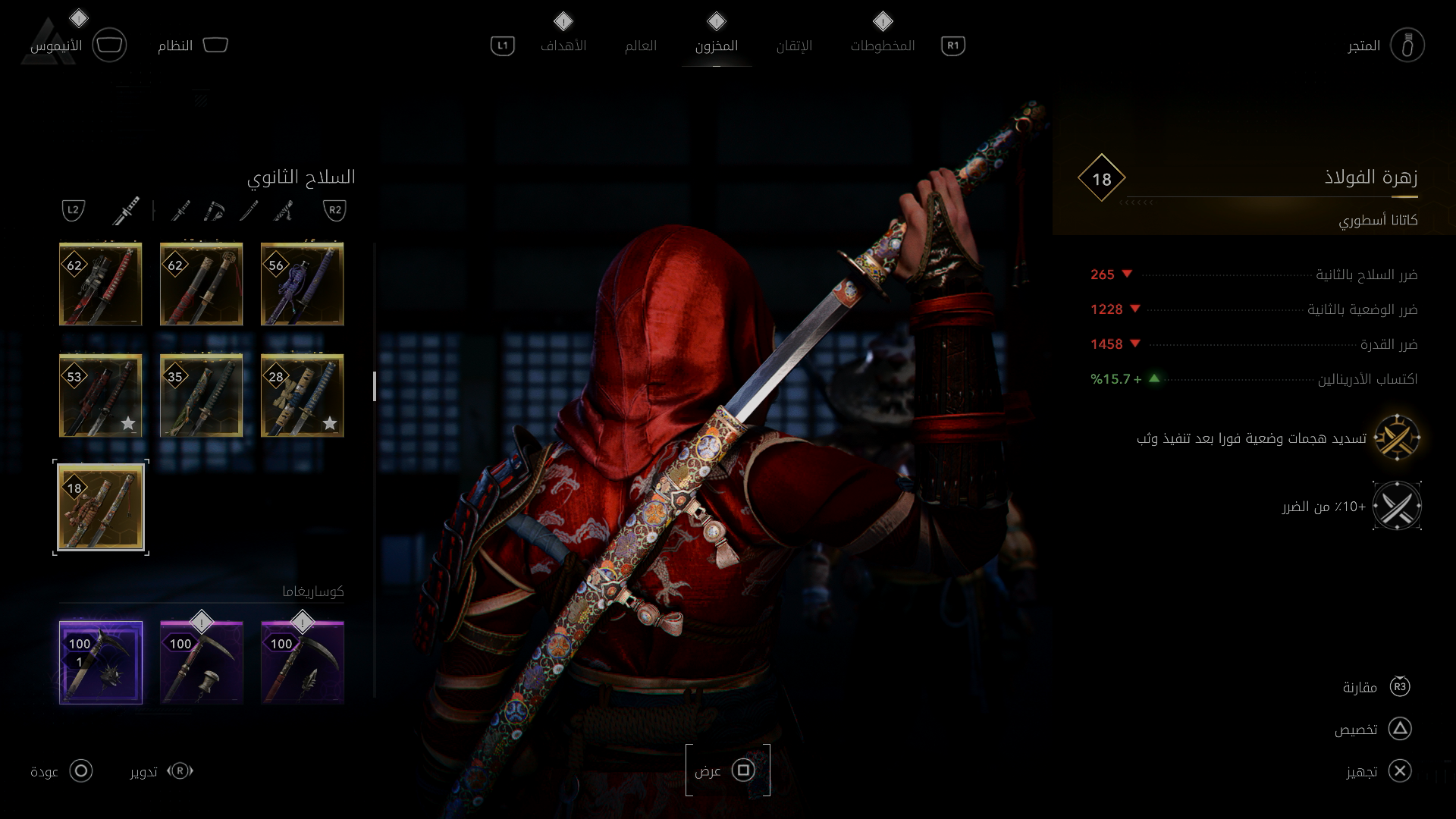Pick the level 28 katana slot
This screenshot has height=819, width=1456.
point(302,395)
